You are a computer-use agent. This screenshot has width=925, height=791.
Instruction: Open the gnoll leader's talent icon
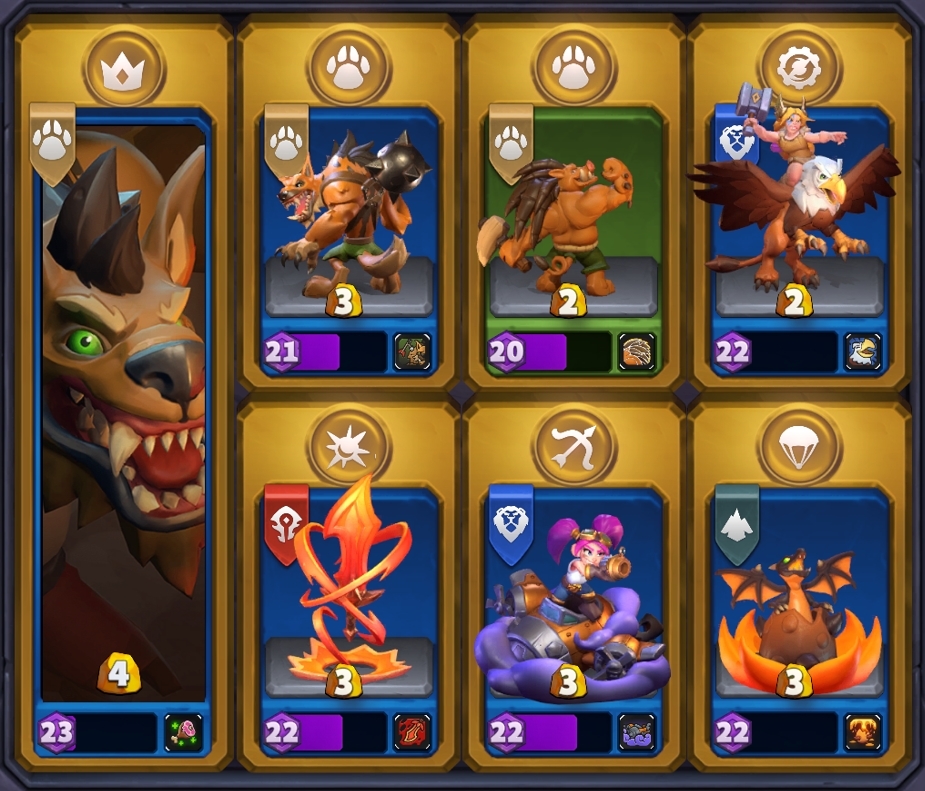pos(186,733)
